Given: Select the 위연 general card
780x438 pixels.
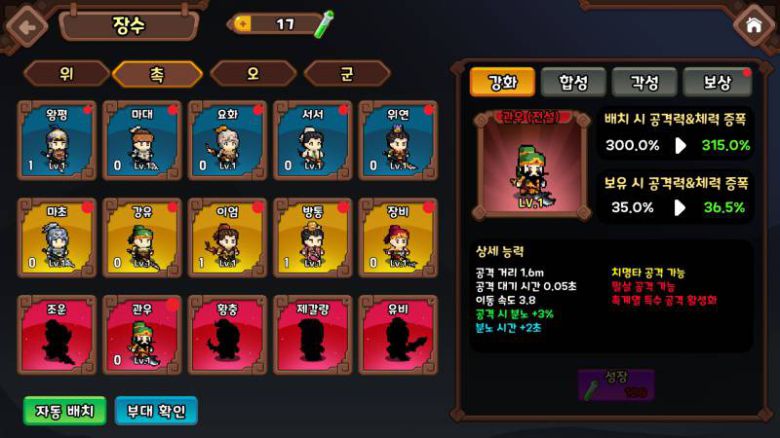Looking at the screenshot, I should tap(397, 140).
